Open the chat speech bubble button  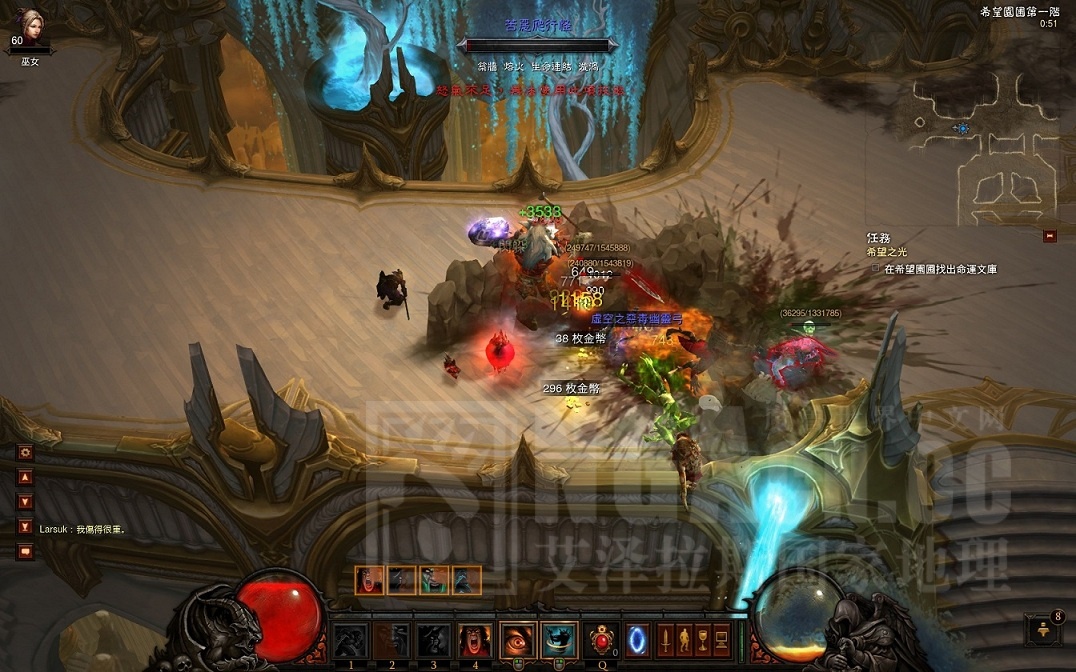[x=26, y=551]
